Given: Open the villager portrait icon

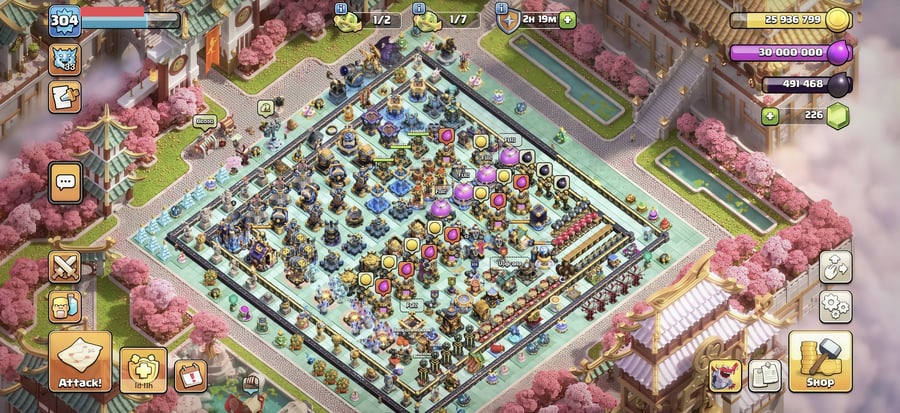Looking at the screenshot, I should coord(65,306).
